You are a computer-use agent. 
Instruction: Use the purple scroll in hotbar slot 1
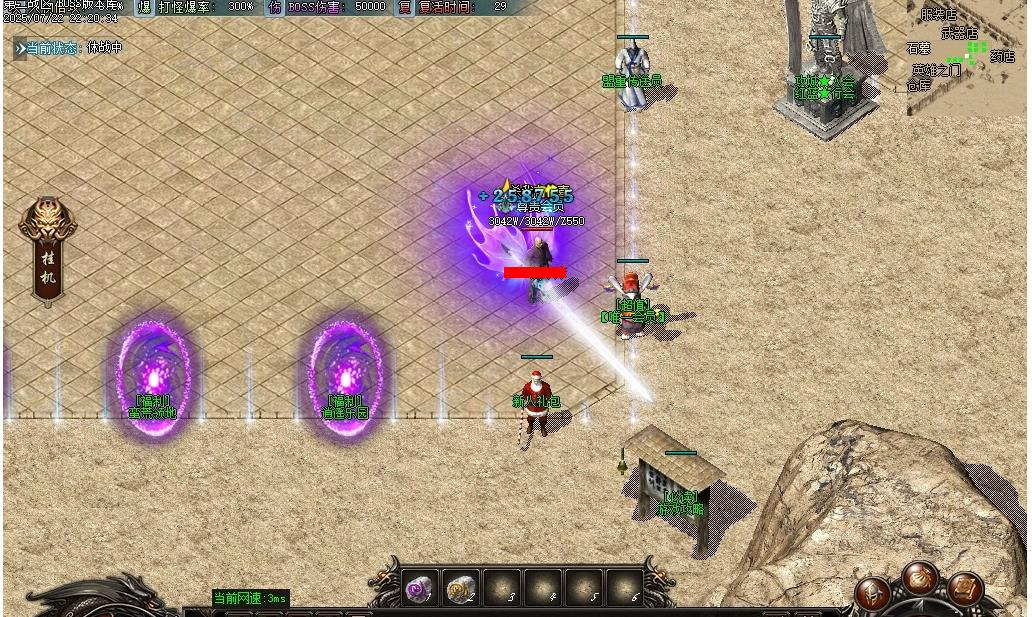419,590
